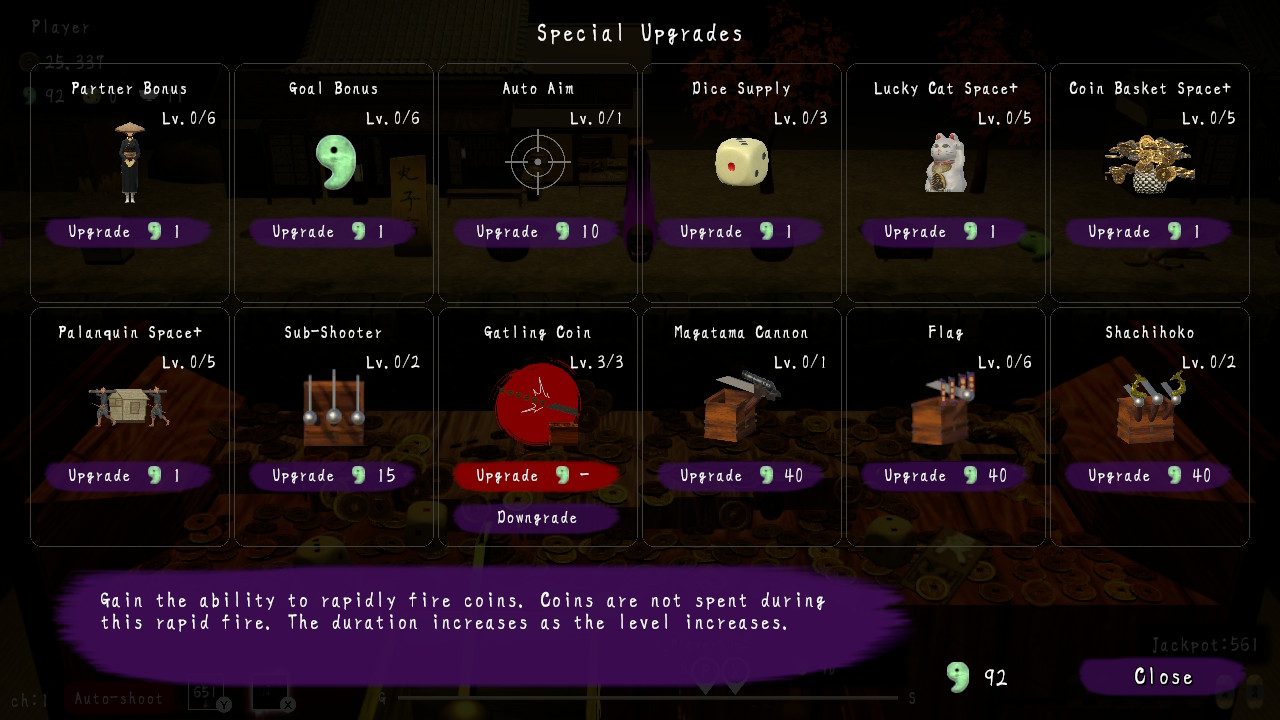Click the Dice Supply dice icon
The height and width of the screenshot is (720, 1280).
click(741, 162)
